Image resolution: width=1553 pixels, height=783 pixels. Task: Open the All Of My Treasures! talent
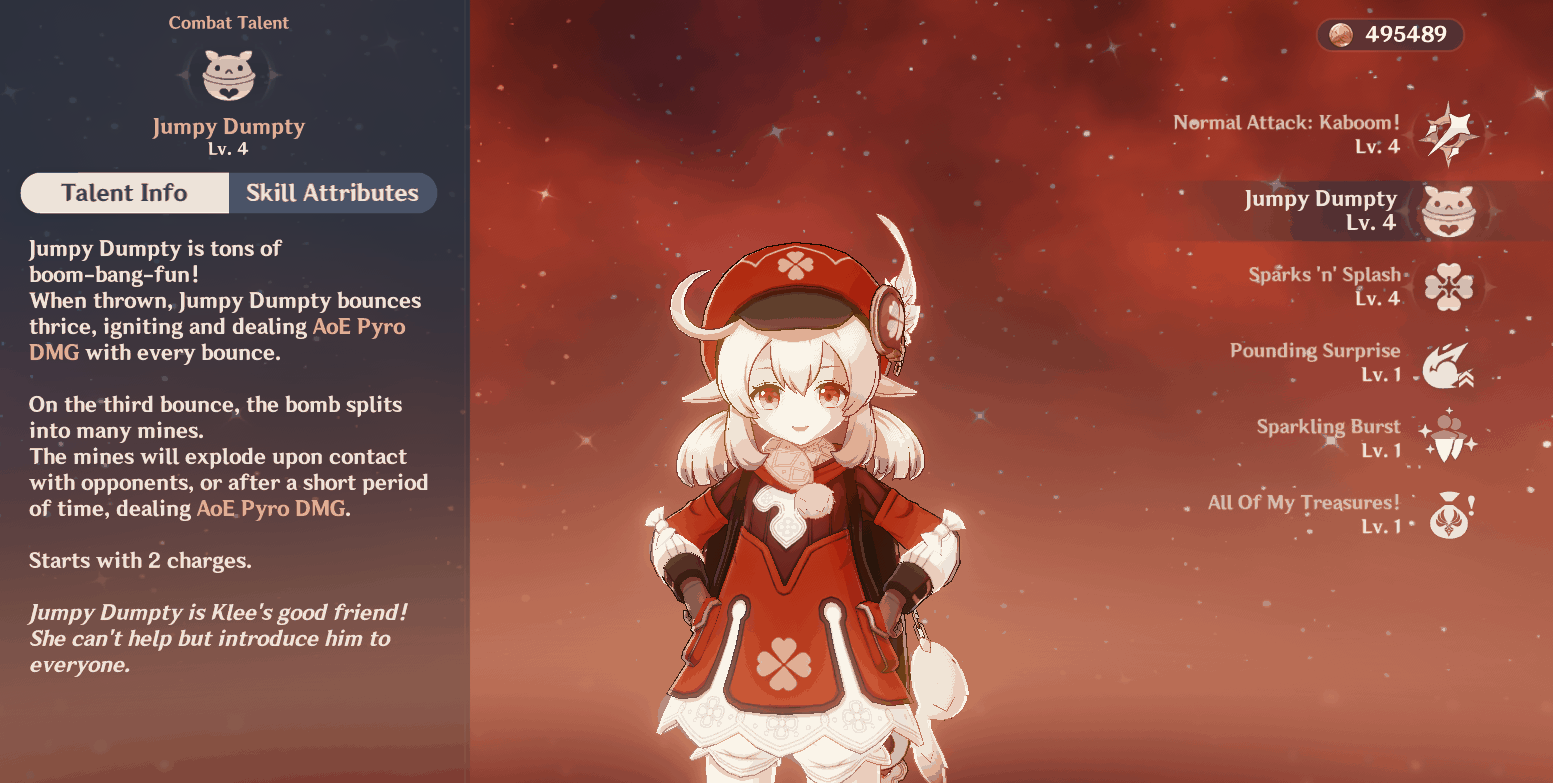point(1445,514)
